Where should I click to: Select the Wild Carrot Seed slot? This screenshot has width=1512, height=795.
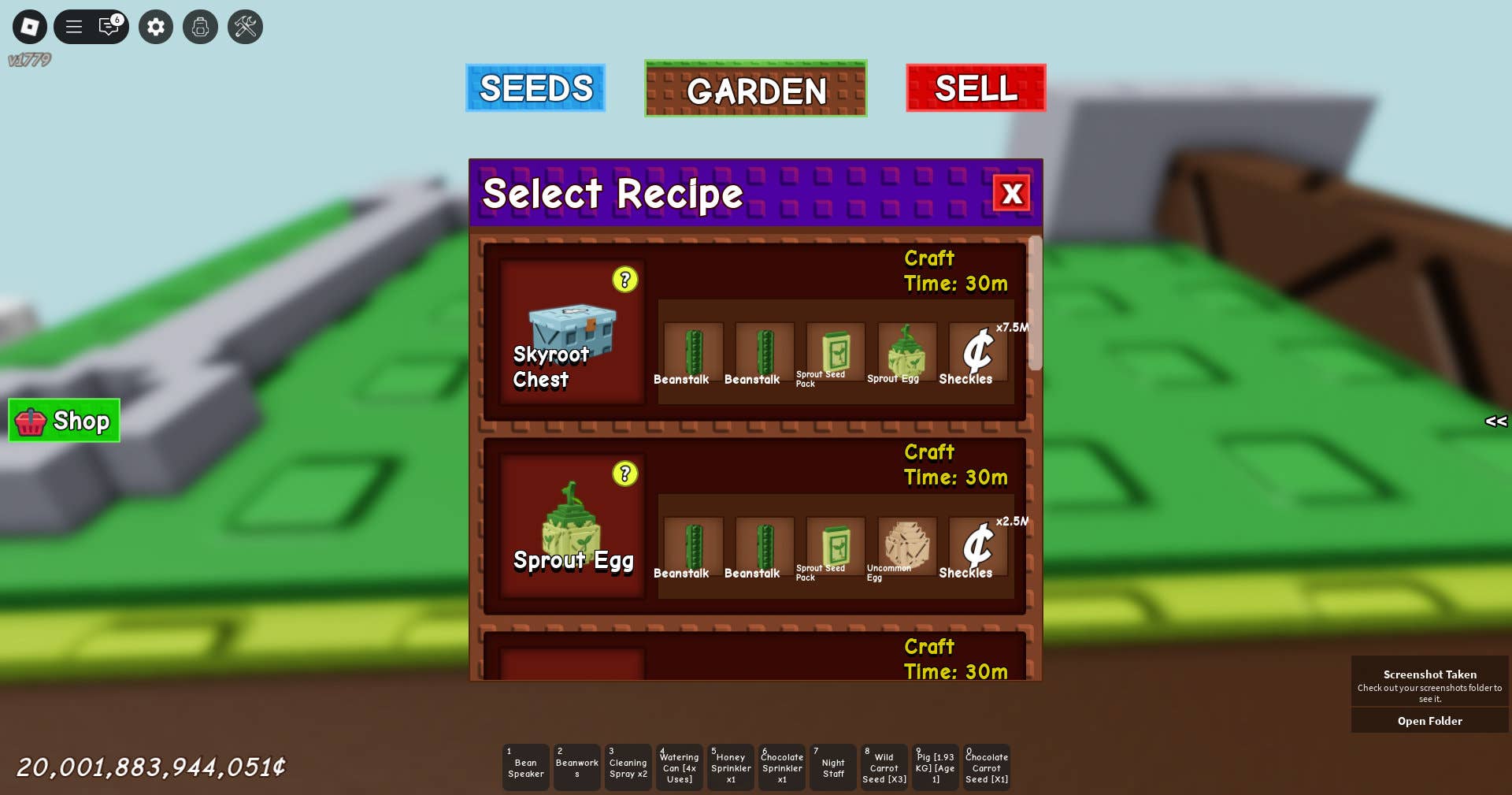[x=884, y=767]
